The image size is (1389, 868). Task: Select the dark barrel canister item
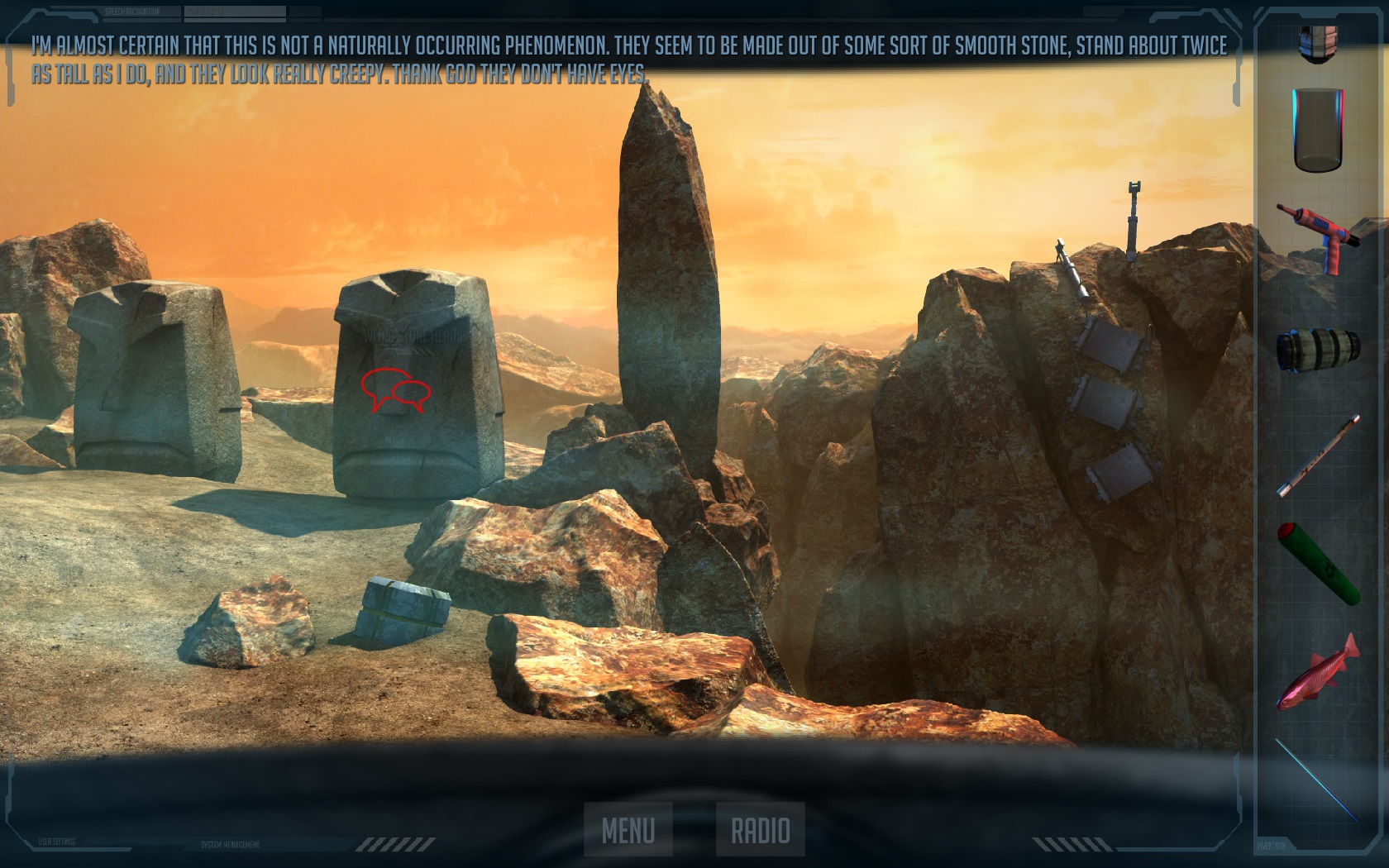[1317, 349]
